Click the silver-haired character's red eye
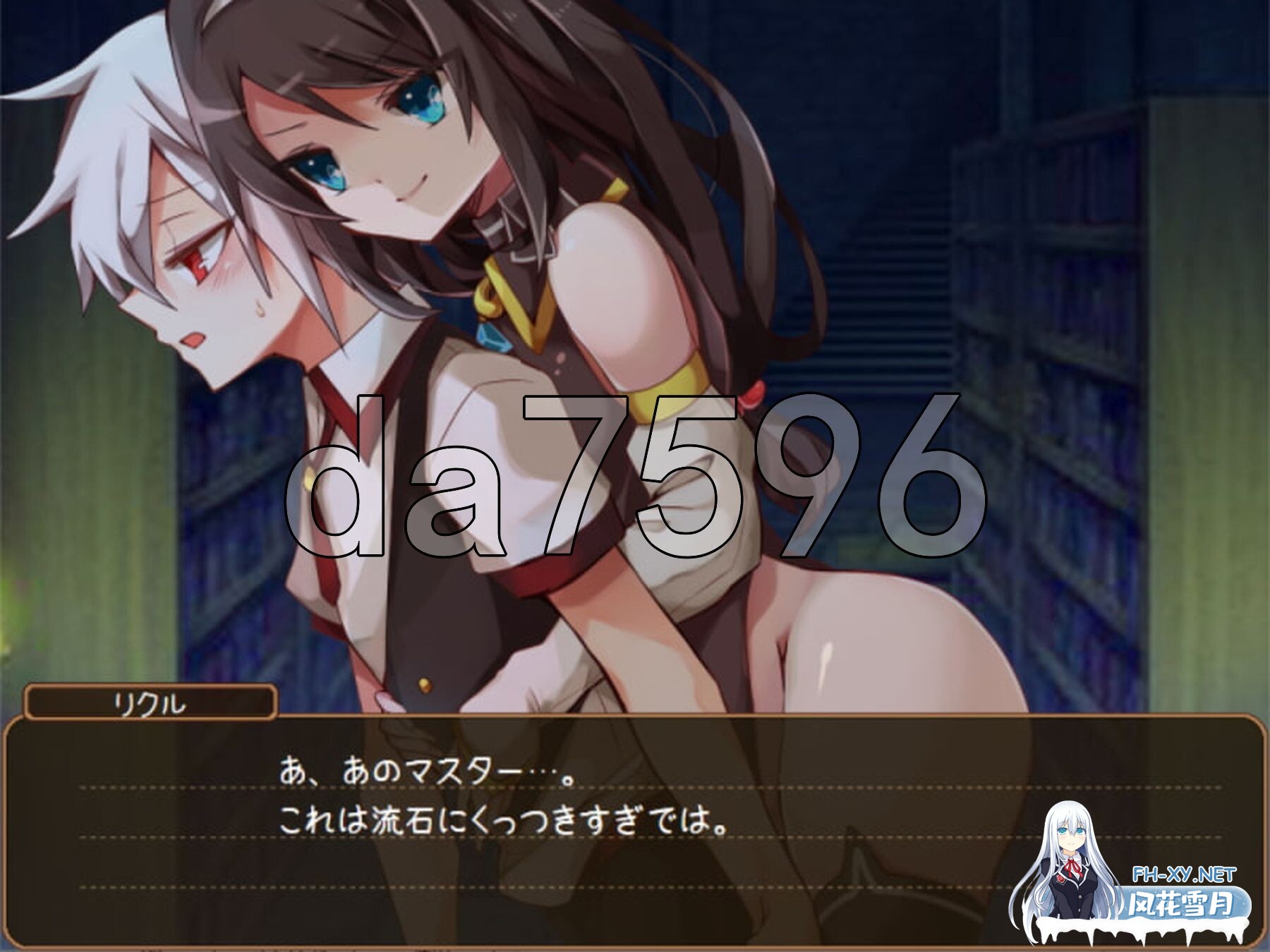 196,261
